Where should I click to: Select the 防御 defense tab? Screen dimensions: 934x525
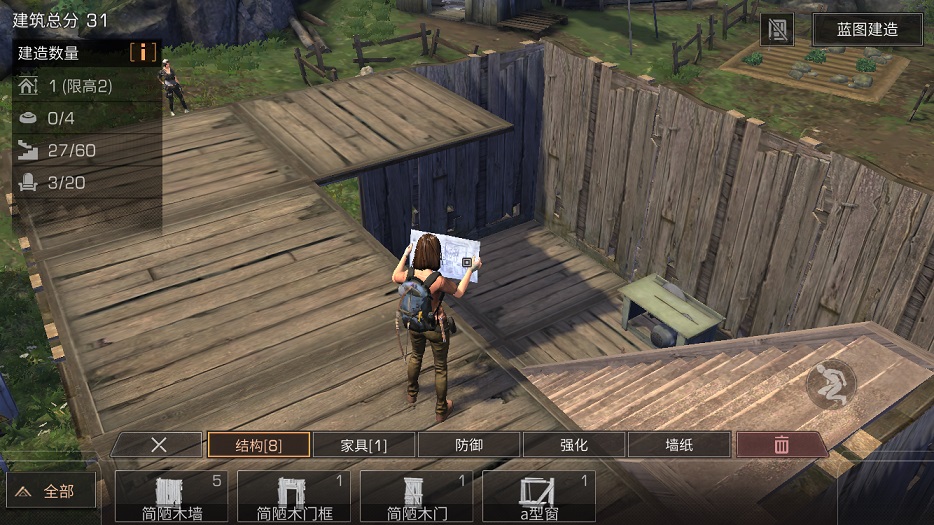pos(469,445)
